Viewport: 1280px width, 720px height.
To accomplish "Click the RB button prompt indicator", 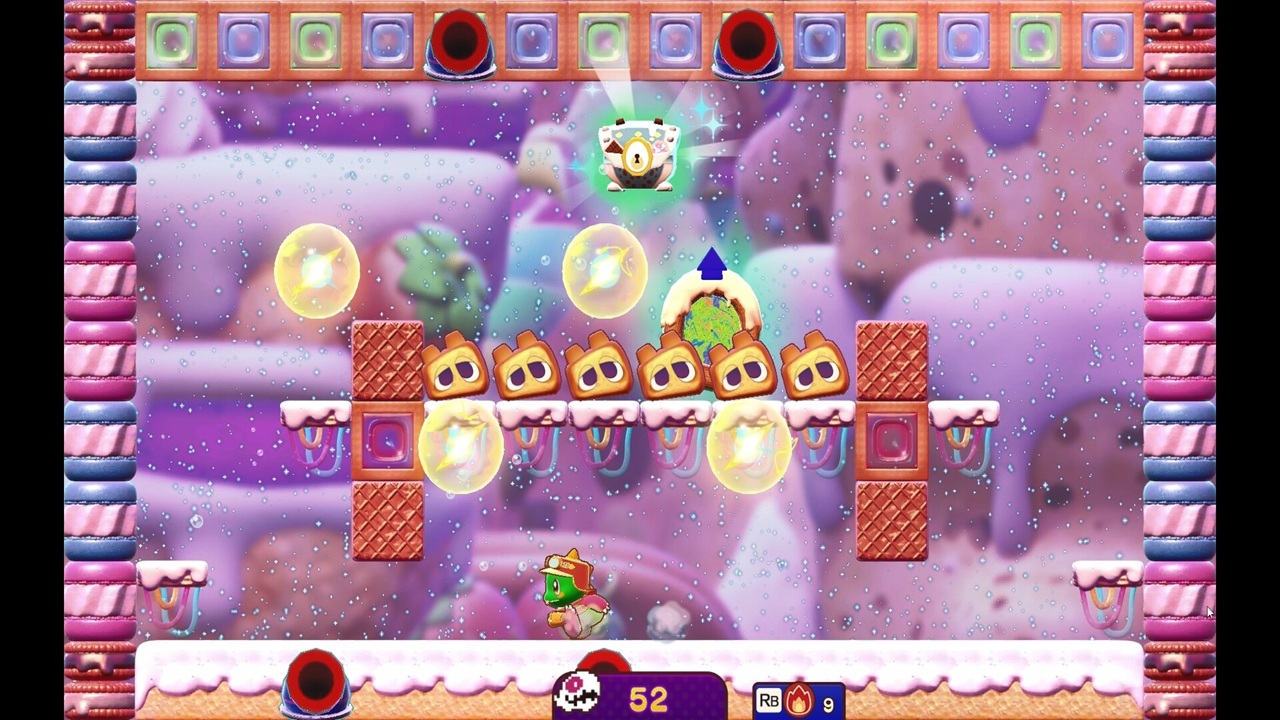I will coord(768,700).
